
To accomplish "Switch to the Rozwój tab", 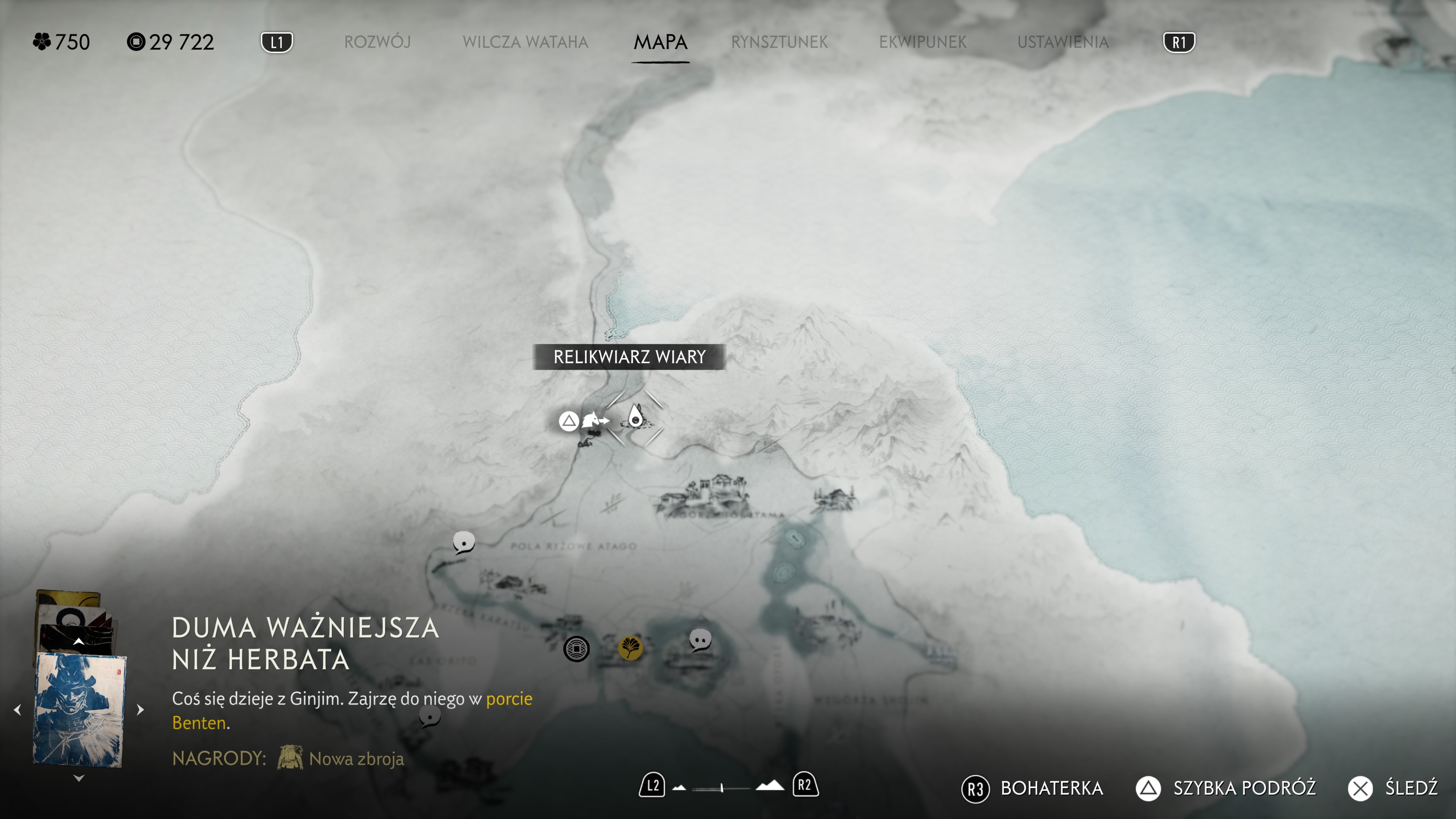I will pyautogui.click(x=377, y=42).
